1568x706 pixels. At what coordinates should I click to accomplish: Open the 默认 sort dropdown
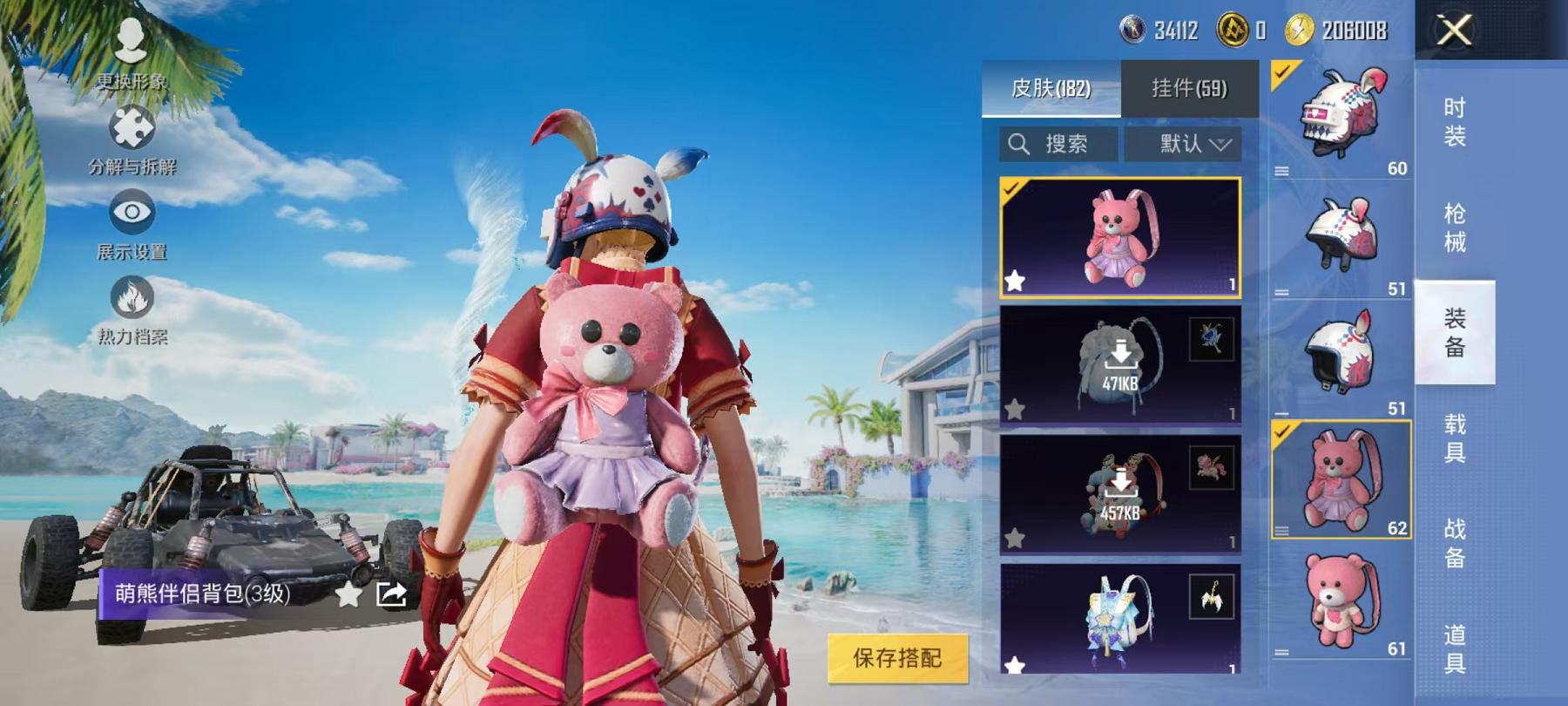[1191, 143]
